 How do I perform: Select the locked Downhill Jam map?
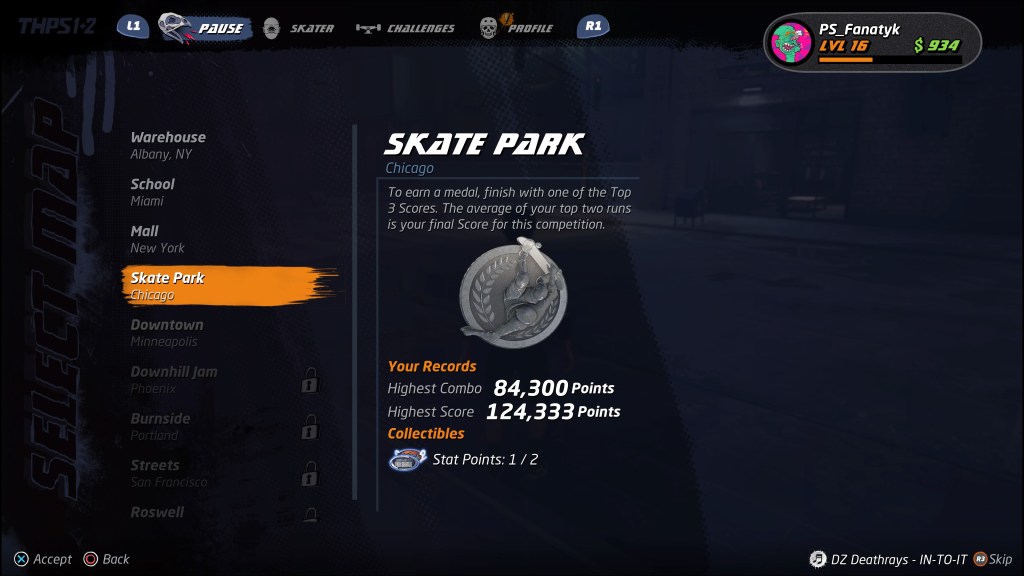pyautogui.click(x=174, y=379)
